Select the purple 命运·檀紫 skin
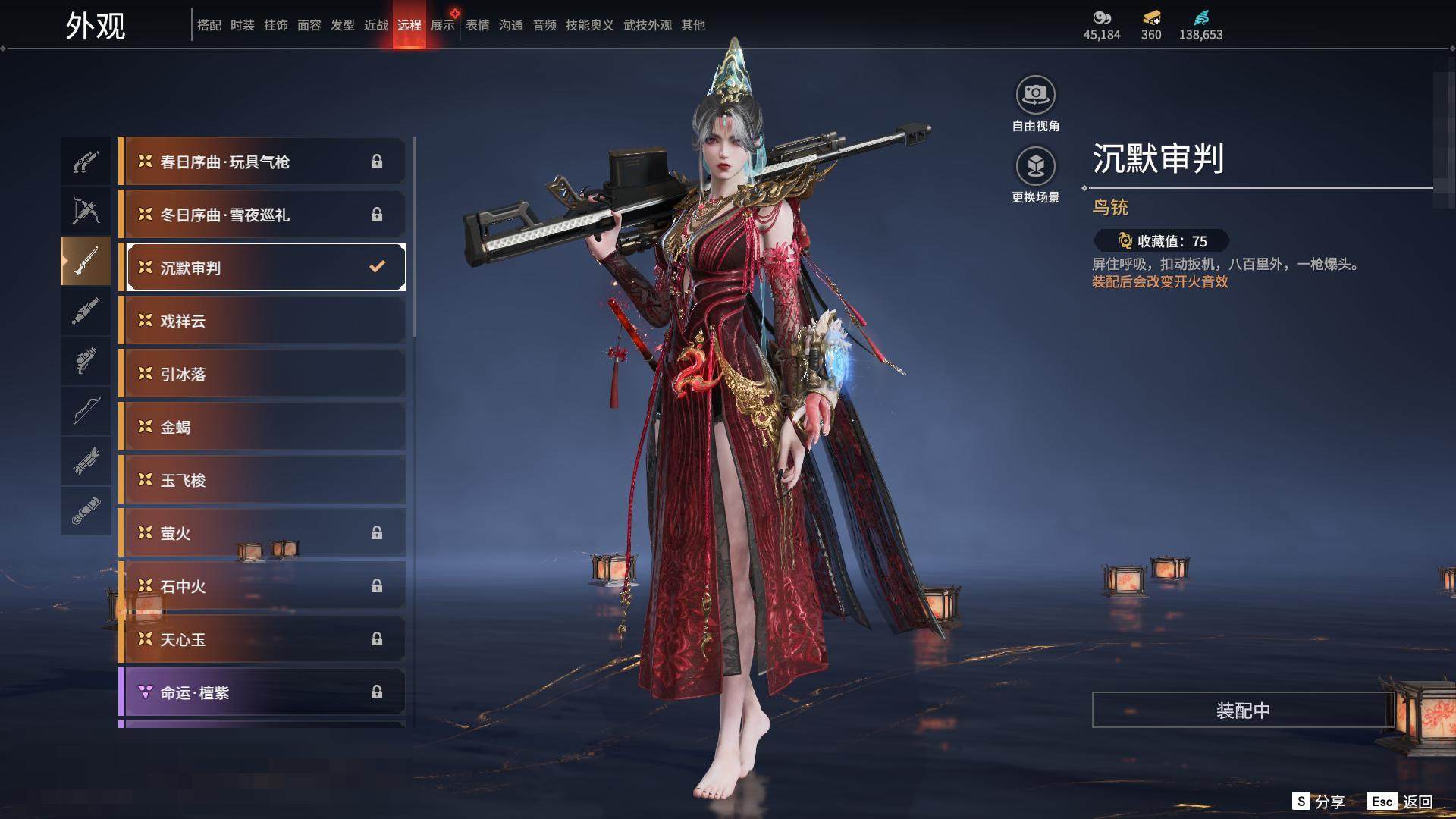 [262, 692]
